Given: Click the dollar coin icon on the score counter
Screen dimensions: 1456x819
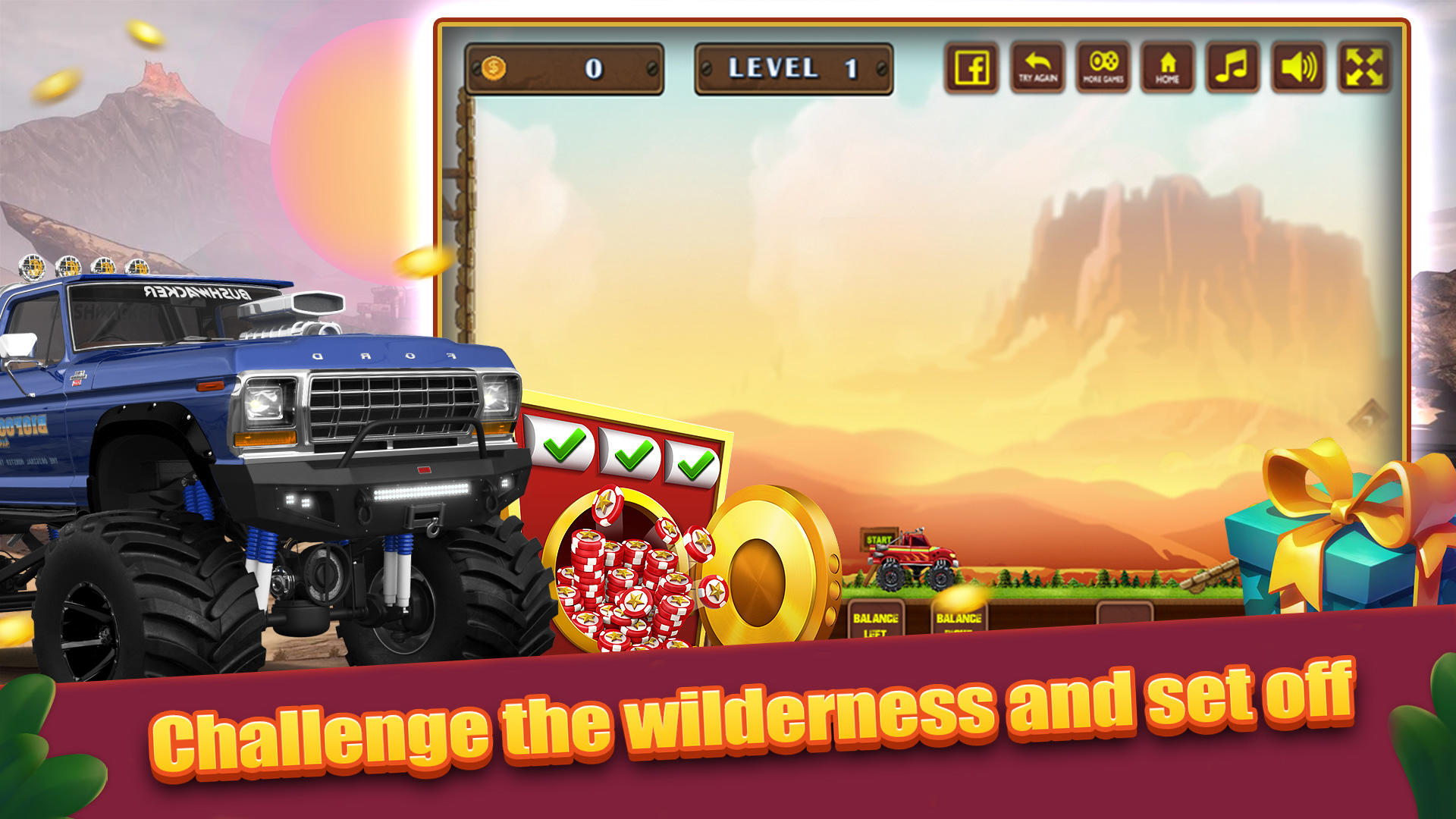Looking at the screenshot, I should click(494, 68).
